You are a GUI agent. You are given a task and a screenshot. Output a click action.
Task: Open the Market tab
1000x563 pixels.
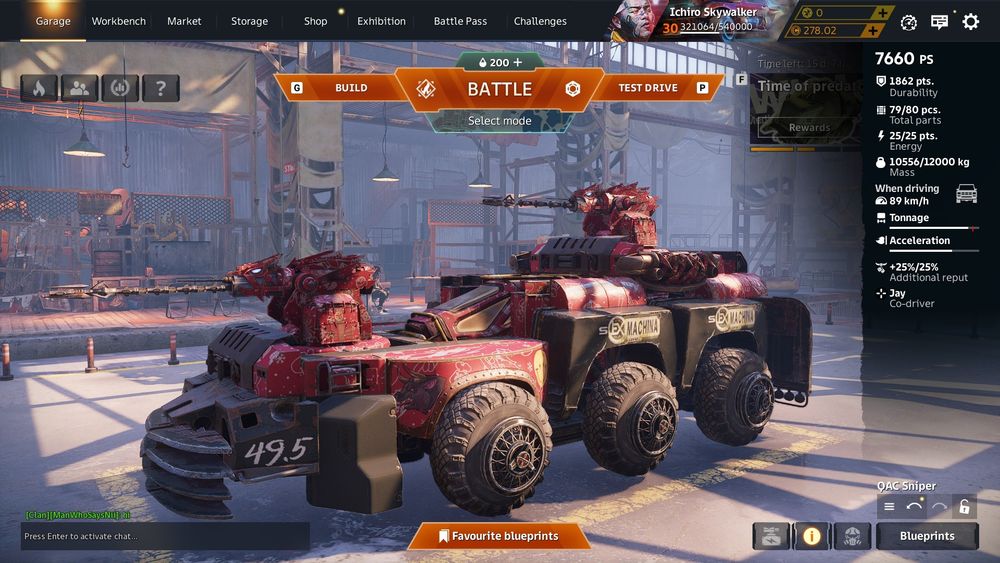tap(184, 21)
